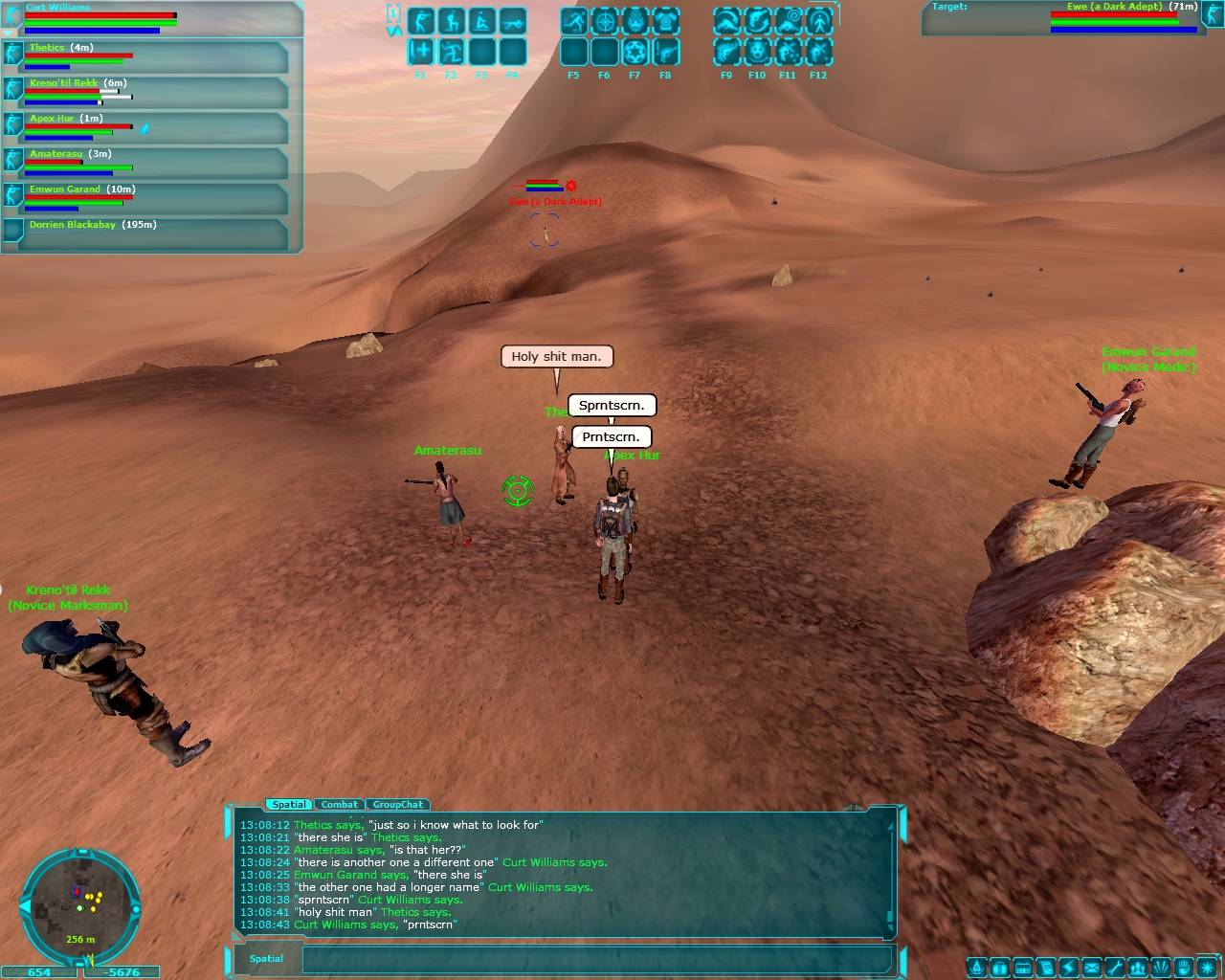Screen dimensions: 1225x980
Task: Activate the standing rifle shot F1 ability
Action: tap(421, 21)
